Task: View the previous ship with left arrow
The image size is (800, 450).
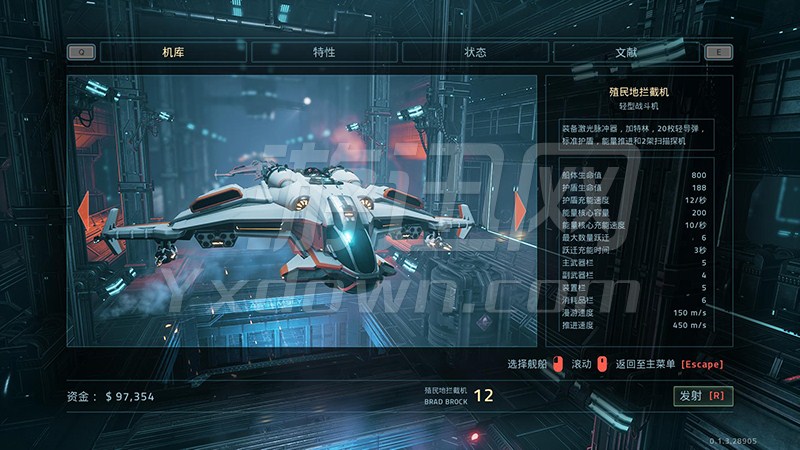Action: 84,210
